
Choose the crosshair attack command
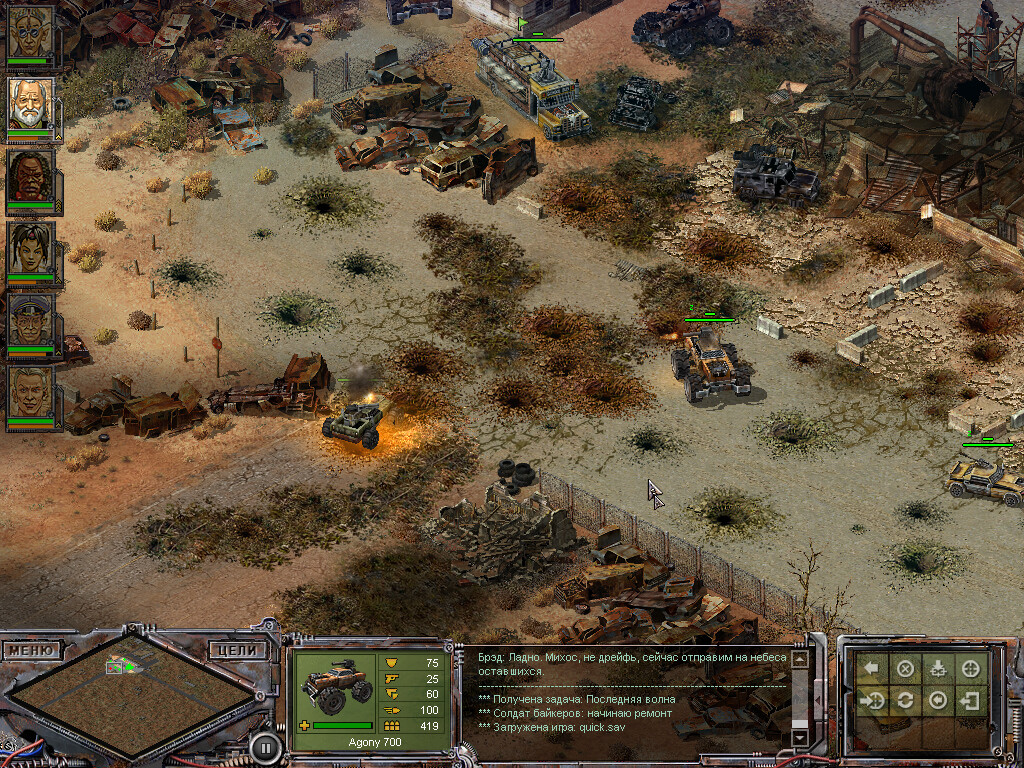tap(970, 669)
